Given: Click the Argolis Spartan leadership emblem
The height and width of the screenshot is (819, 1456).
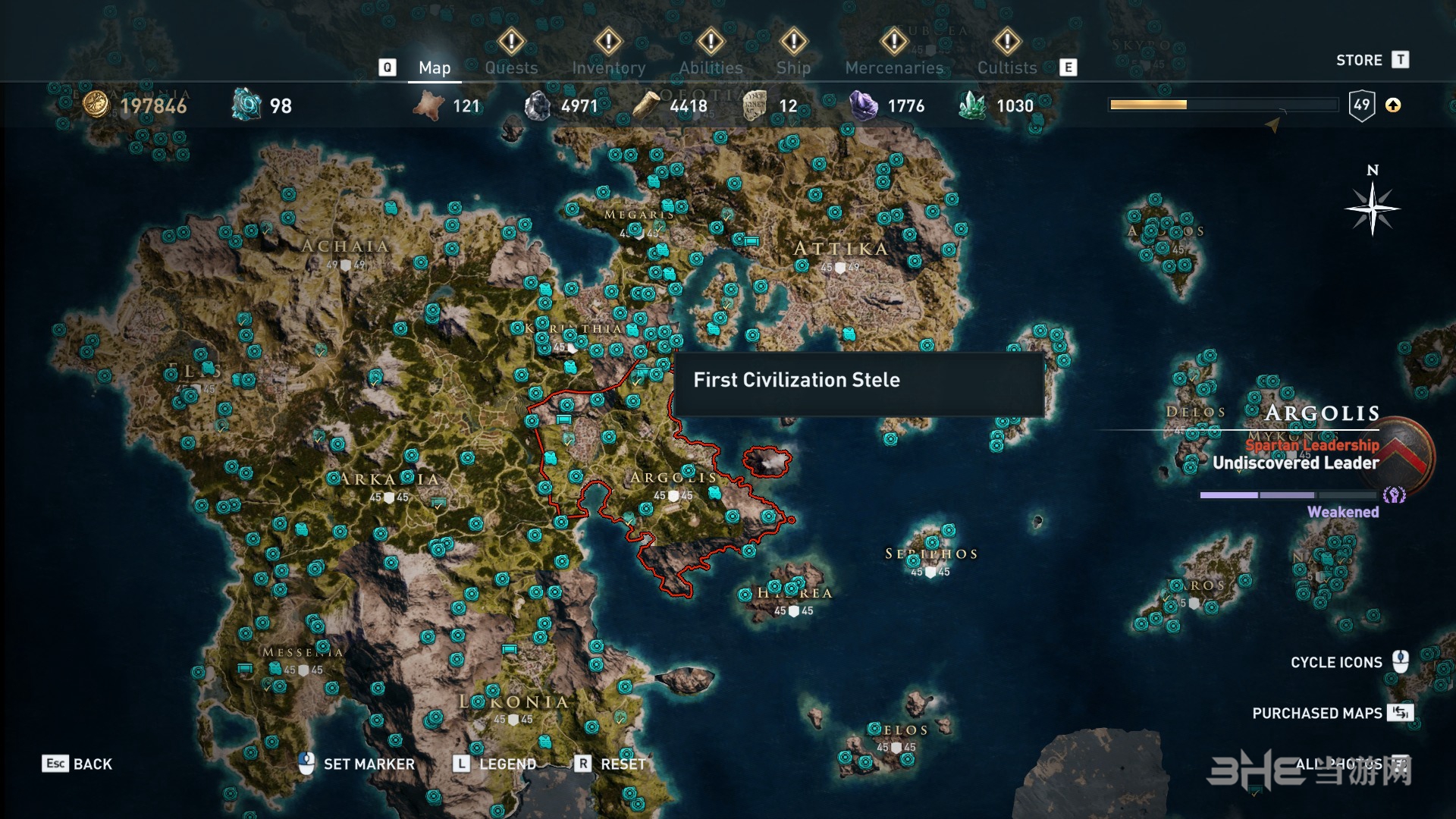Looking at the screenshot, I should (x=1407, y=453).
